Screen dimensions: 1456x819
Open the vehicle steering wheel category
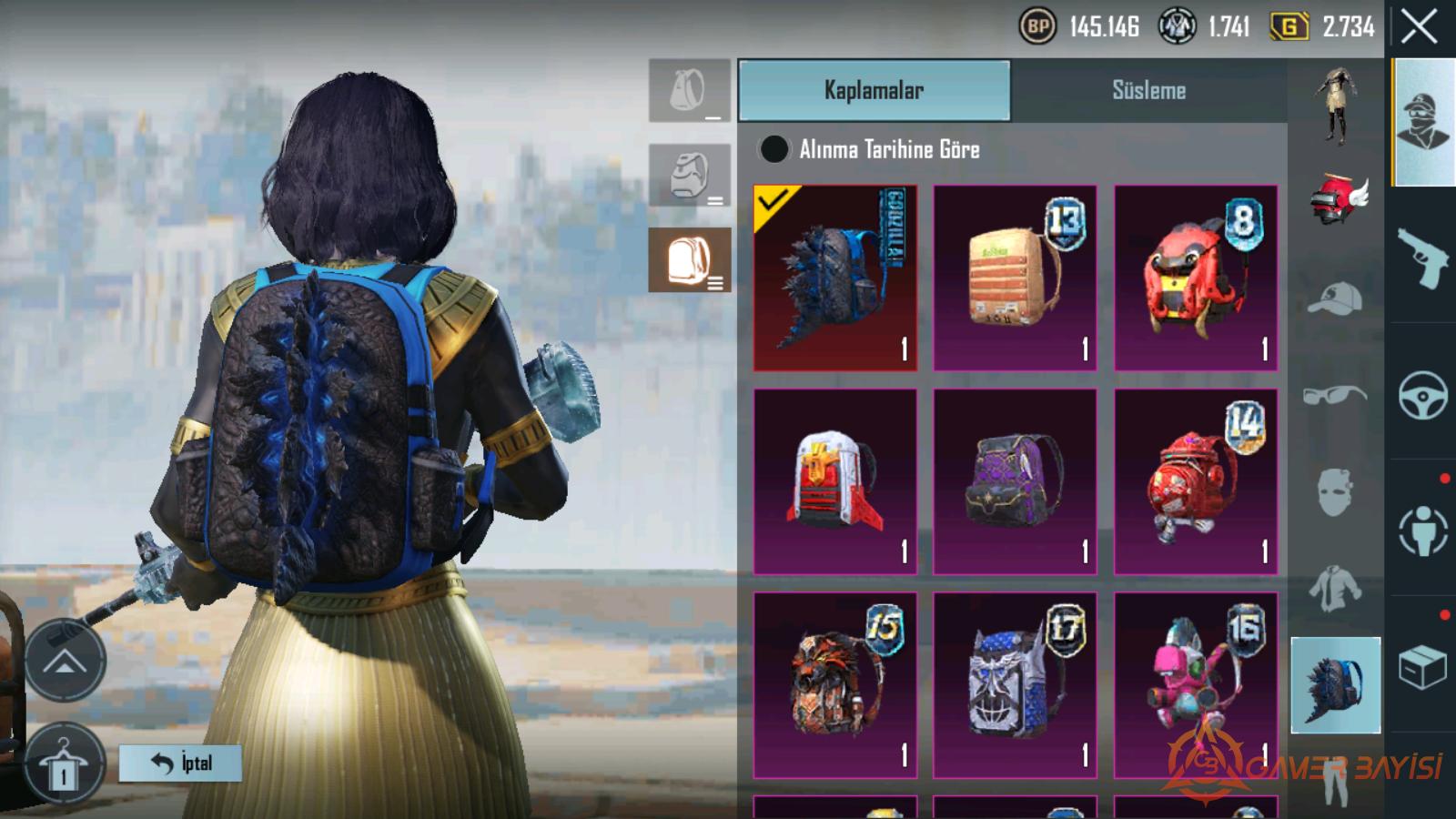point(1422,394)
